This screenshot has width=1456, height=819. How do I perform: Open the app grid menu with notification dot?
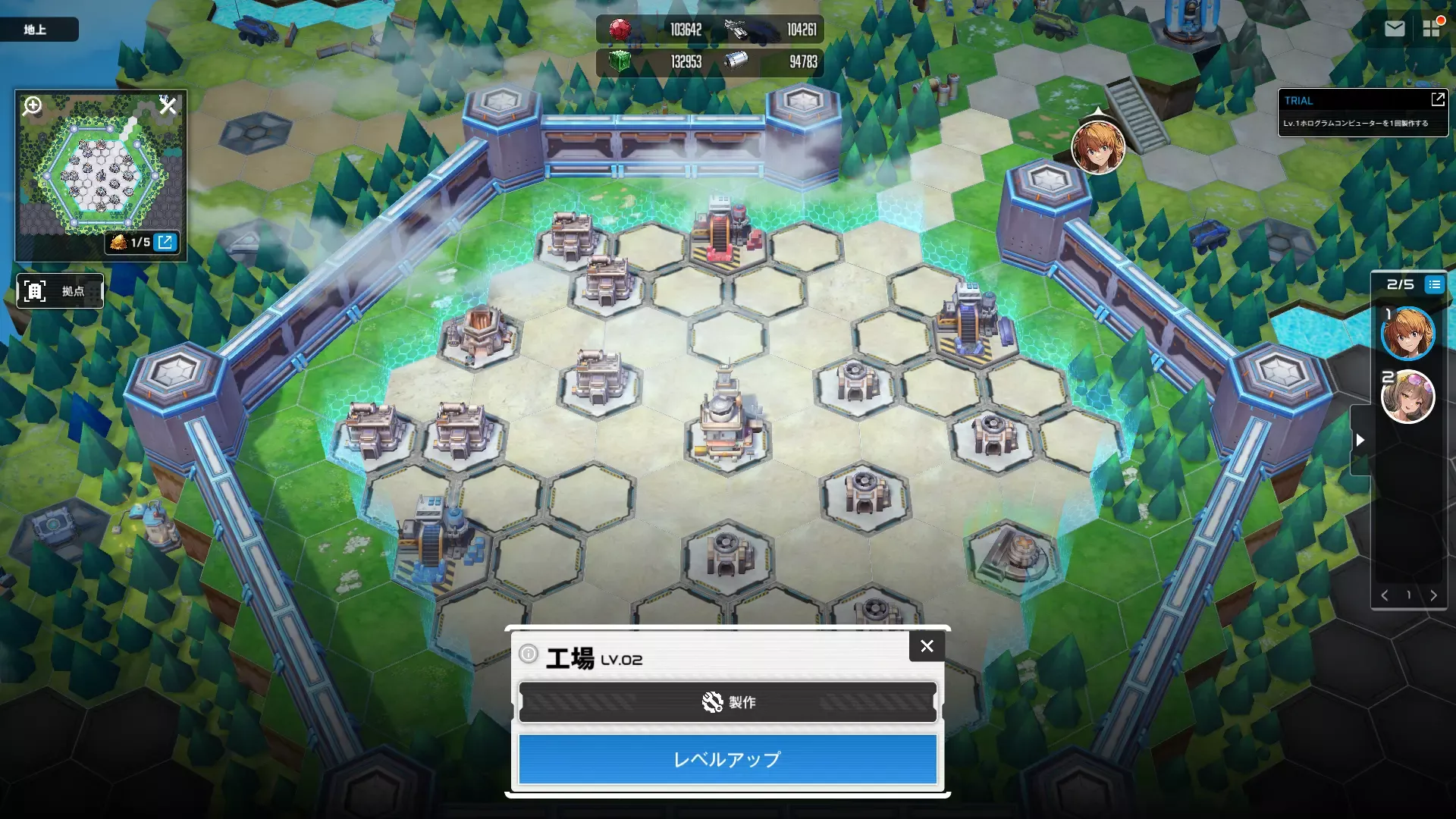point(1433,29)
